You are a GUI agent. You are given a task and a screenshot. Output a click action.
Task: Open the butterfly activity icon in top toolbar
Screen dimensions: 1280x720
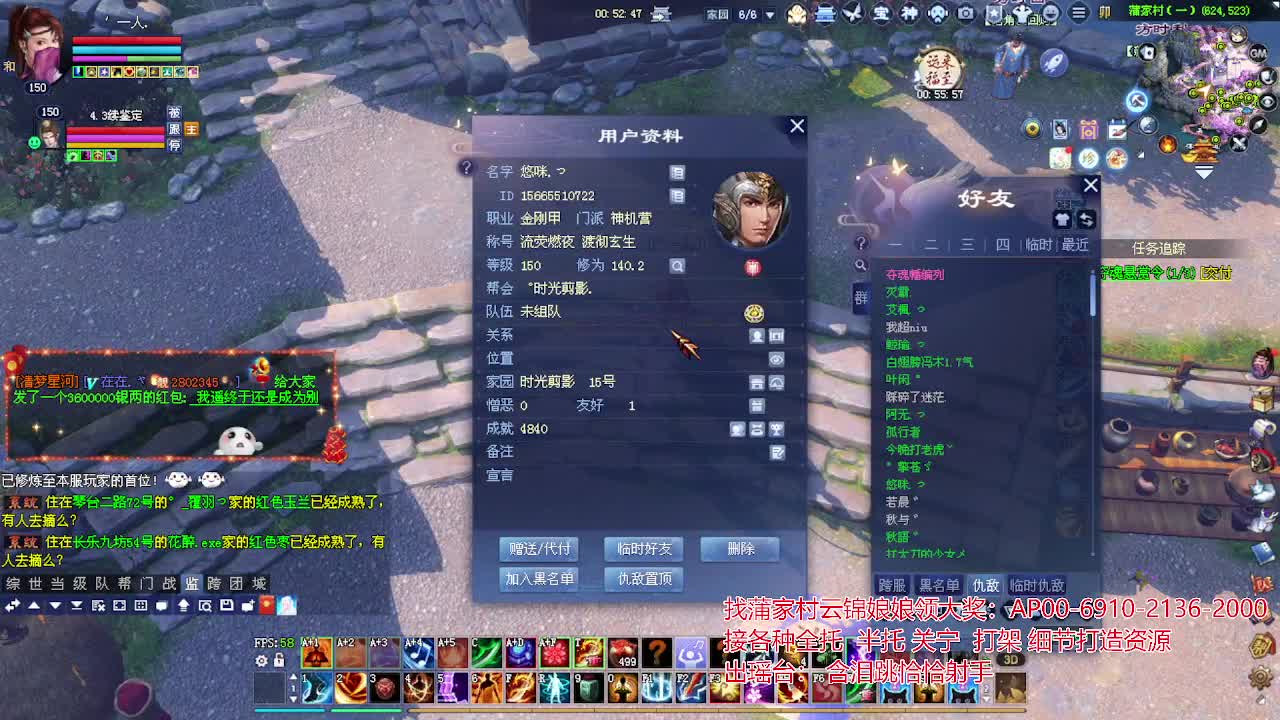click(852, 13)
